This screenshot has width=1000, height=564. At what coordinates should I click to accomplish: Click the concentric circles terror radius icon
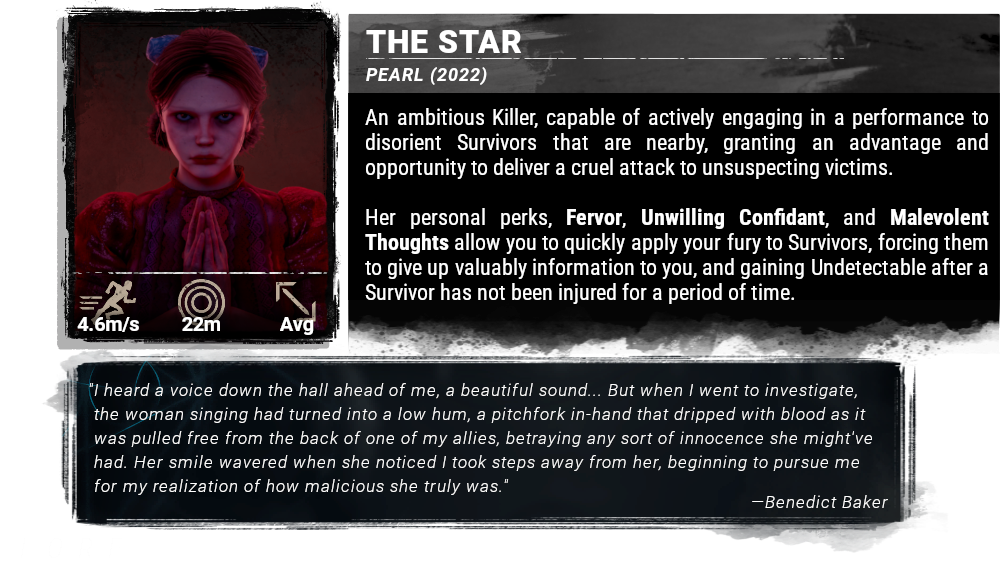point(201,299)
